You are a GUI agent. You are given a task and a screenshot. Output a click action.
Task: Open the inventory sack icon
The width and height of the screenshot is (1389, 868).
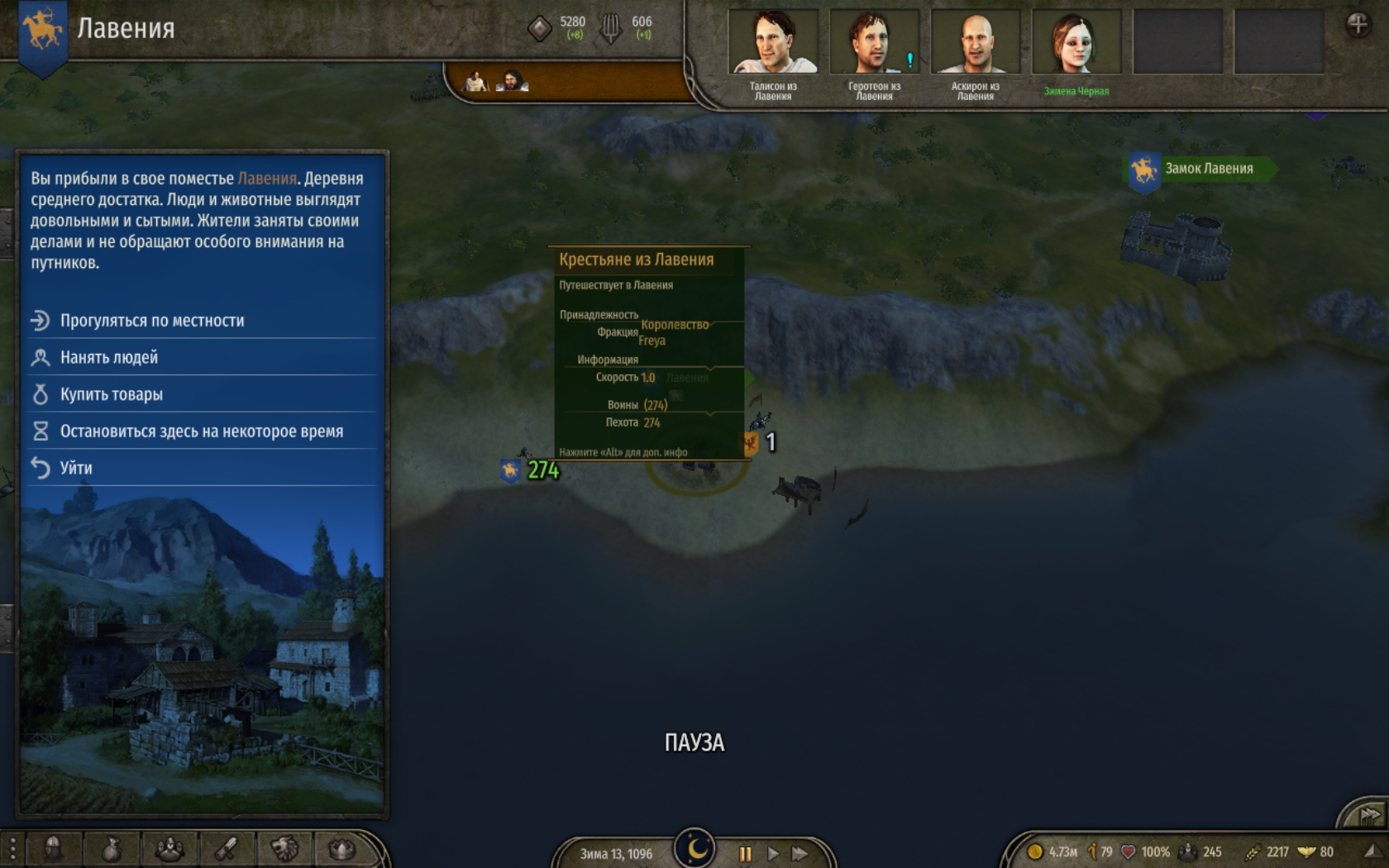(112, 849)
